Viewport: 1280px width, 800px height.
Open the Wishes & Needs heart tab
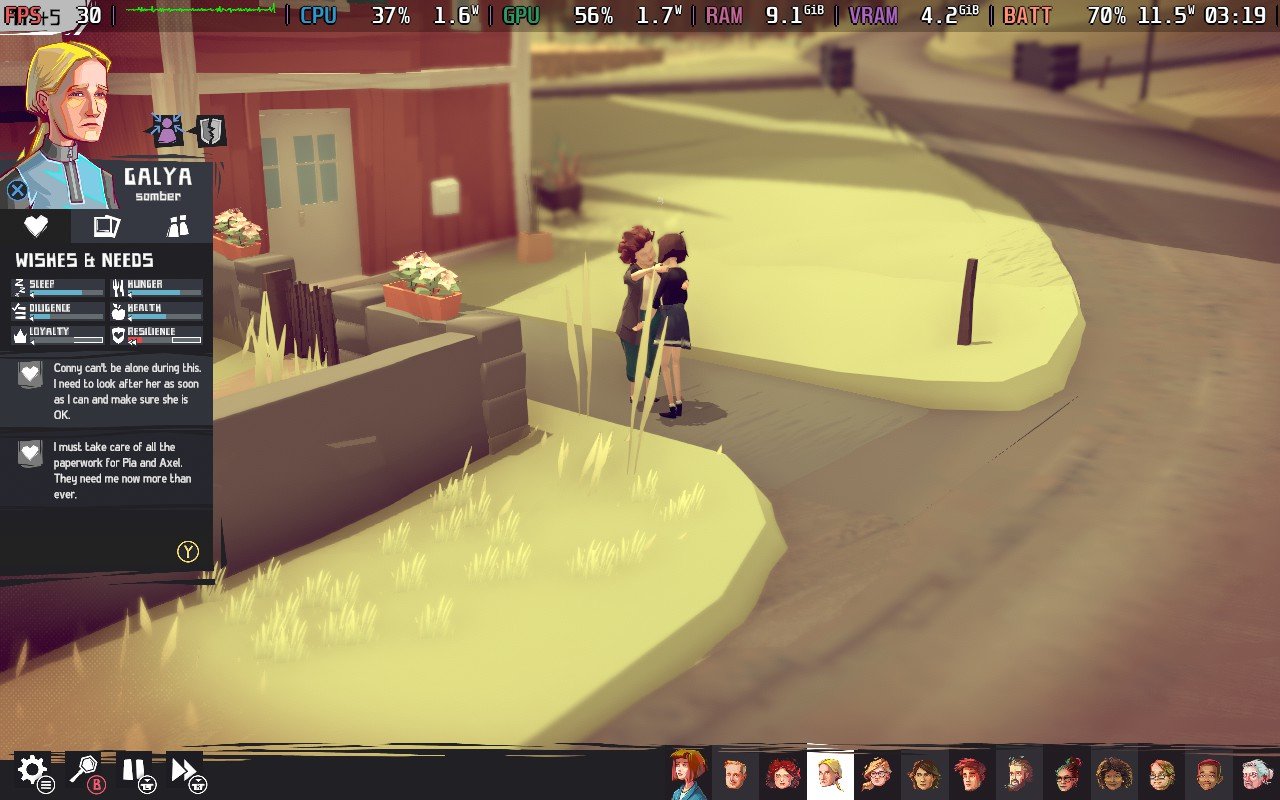click(x=36, y=227)
